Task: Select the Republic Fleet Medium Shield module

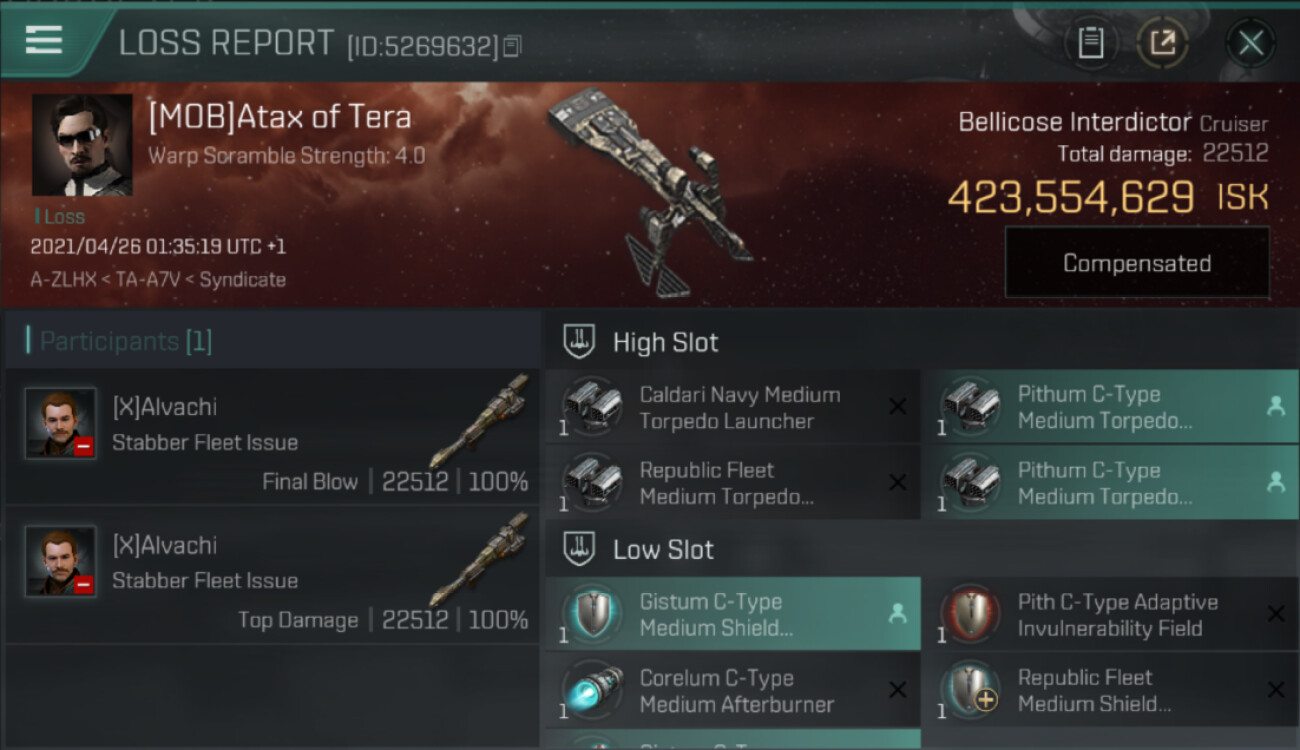Action: (1110, 691)
